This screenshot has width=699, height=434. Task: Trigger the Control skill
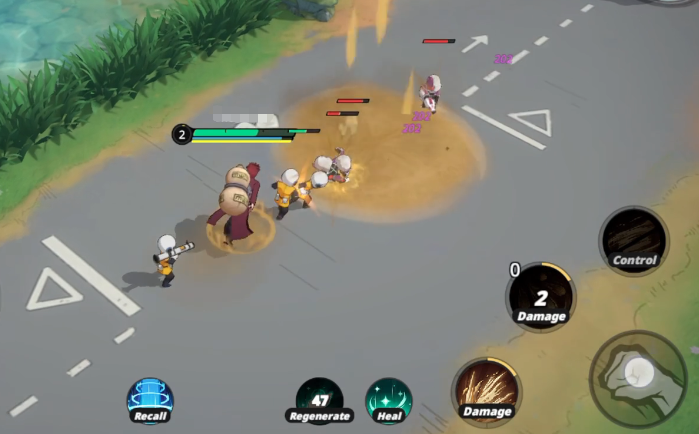[x=634, y=240]
